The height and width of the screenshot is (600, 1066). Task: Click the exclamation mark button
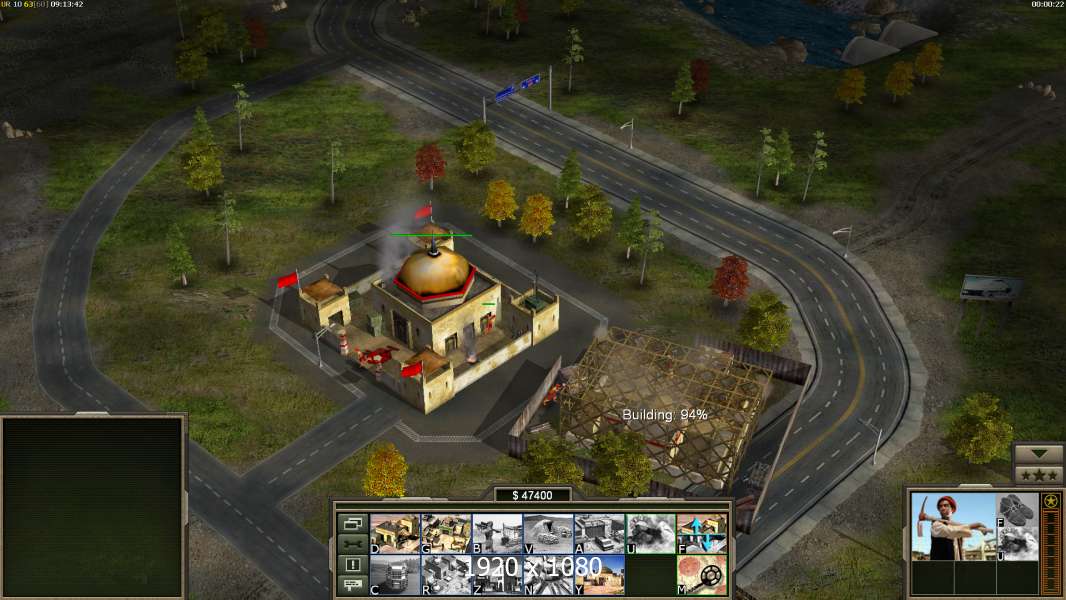click(x=351, y=565)
